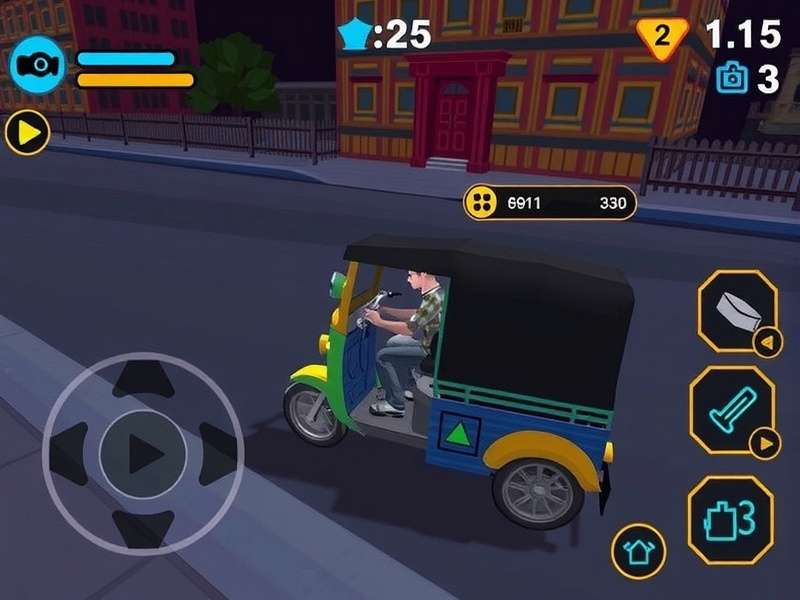Tap the blue camera icon
This screenshot has height=600, width=800.
pyautogui.click(x=38, y=65)
